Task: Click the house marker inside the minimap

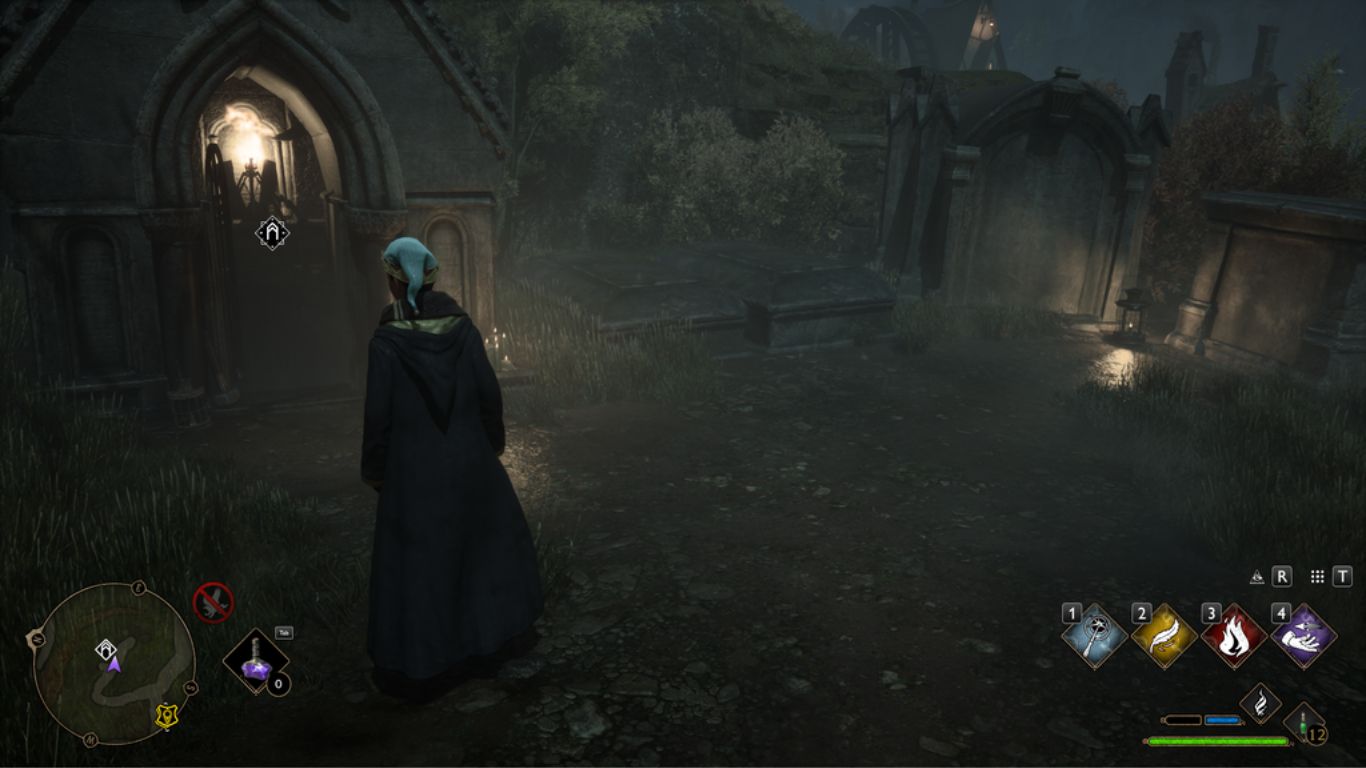Action: coord(106,648)
